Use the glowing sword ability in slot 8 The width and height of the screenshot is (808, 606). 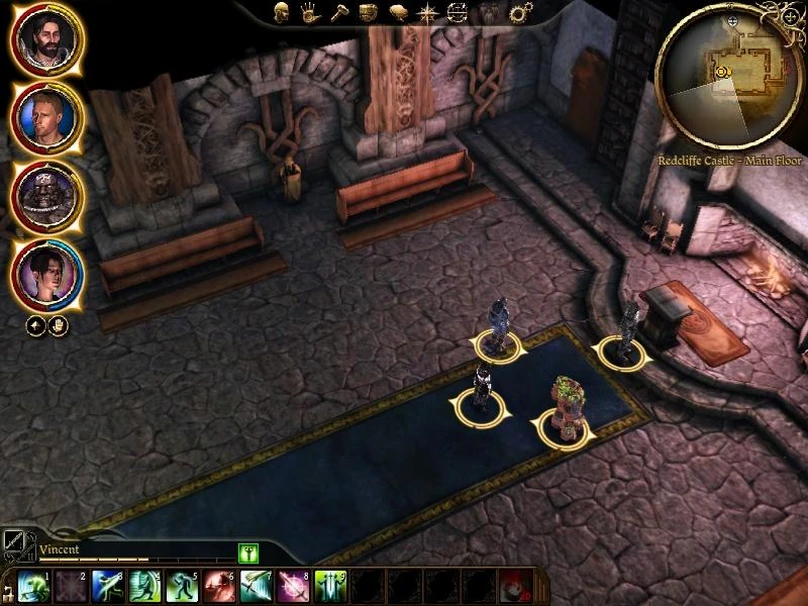292,586
